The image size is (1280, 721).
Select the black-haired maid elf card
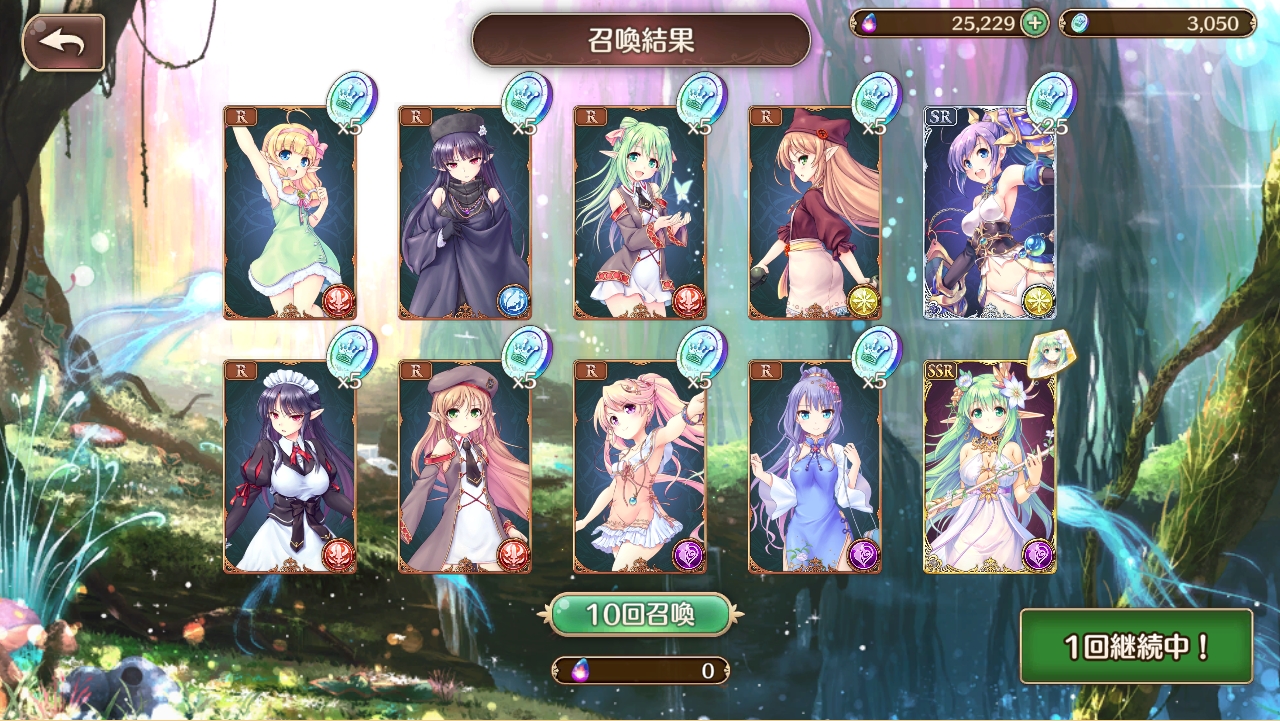(290, 466)
